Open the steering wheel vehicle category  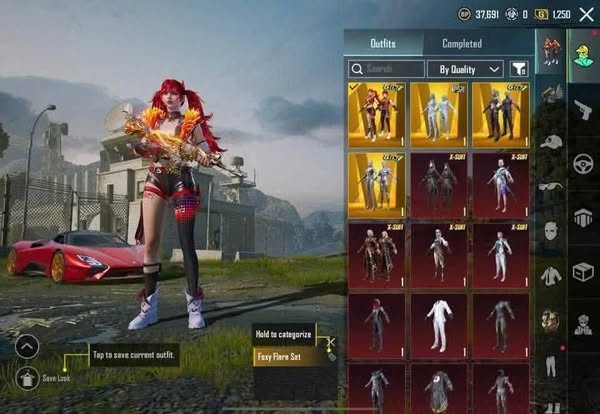pyautogui.click(x=583, y=163)
